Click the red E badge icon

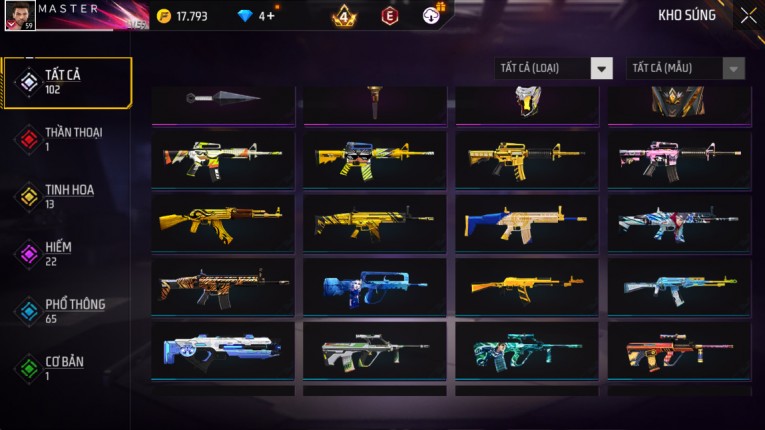click(x=390, y=16)
